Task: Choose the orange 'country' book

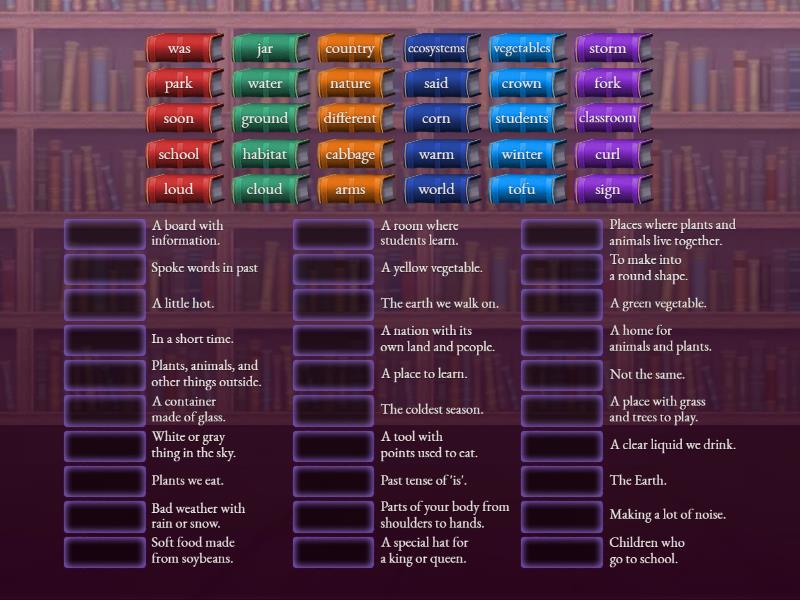Action: coord(350,48)
